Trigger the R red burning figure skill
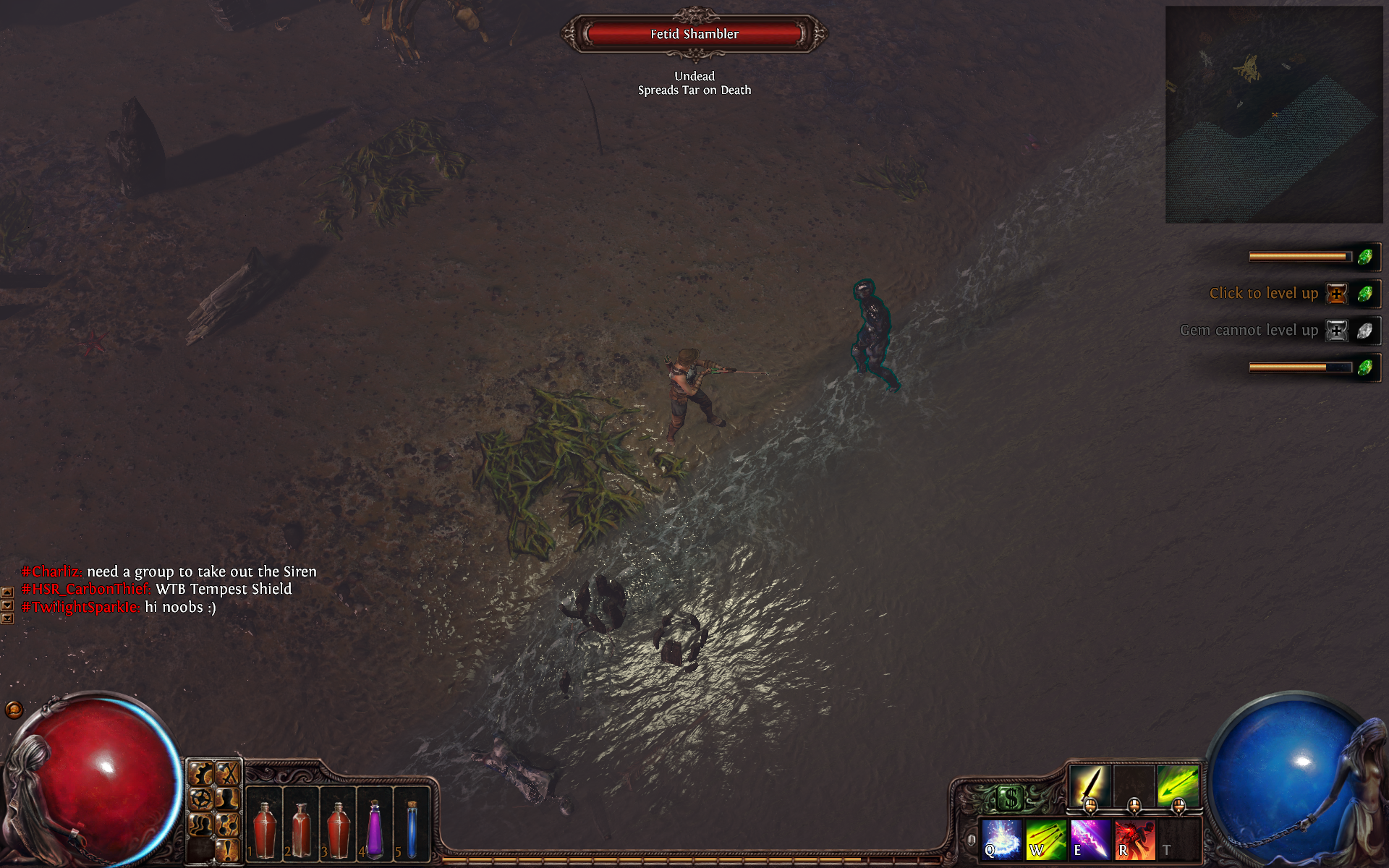Image resolution: width=1389 pixels, height=868 pixels. click(1134, 839)
